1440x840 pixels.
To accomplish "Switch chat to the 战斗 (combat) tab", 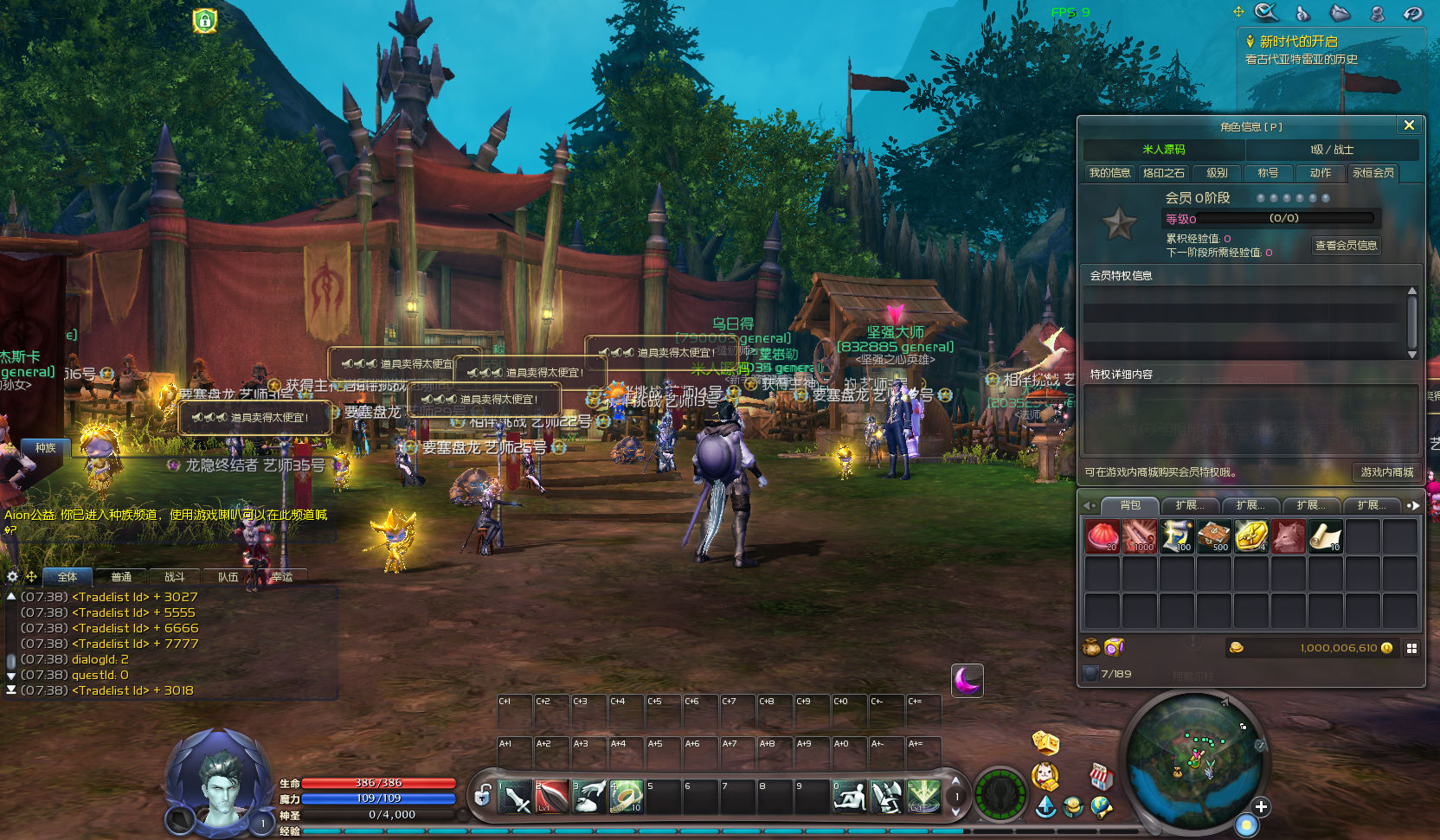I will point(174,577).
